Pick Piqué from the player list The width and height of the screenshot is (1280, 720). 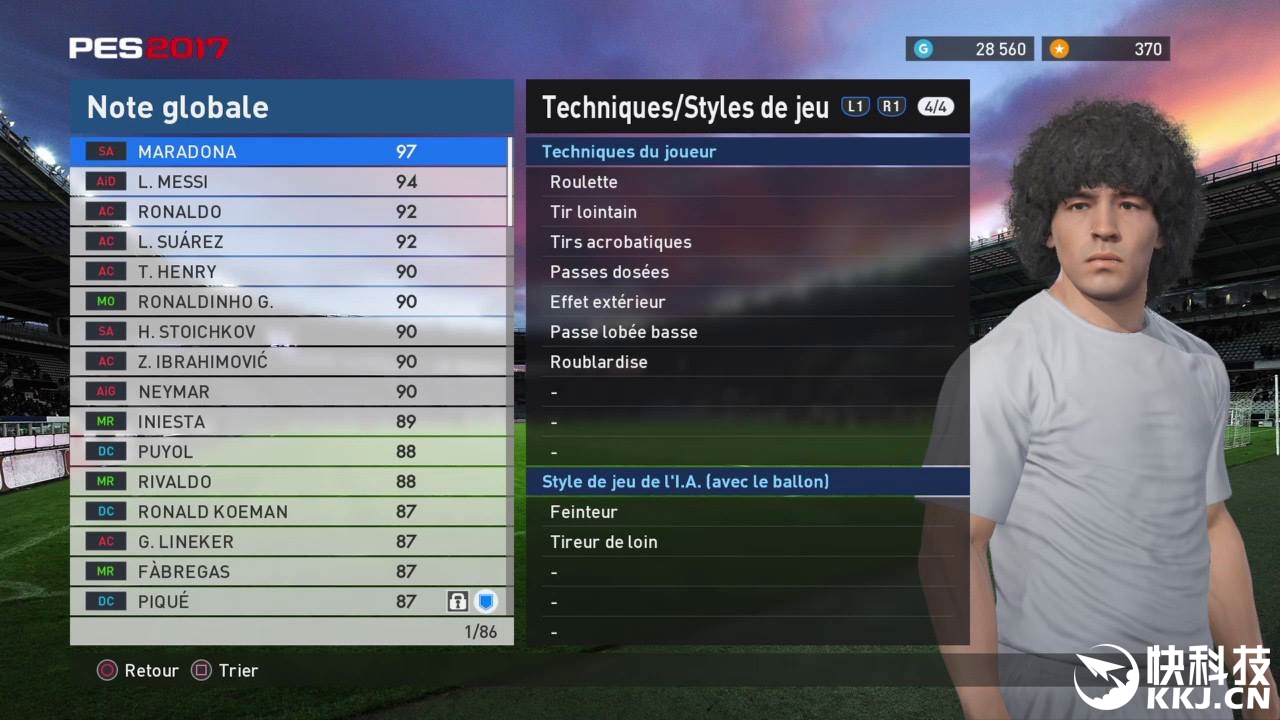[290, 602]
